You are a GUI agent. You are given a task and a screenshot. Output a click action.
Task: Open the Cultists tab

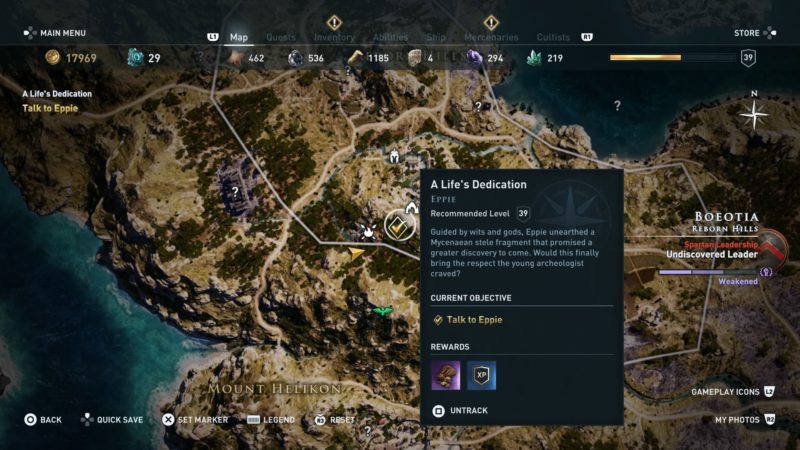click(553, 38)
